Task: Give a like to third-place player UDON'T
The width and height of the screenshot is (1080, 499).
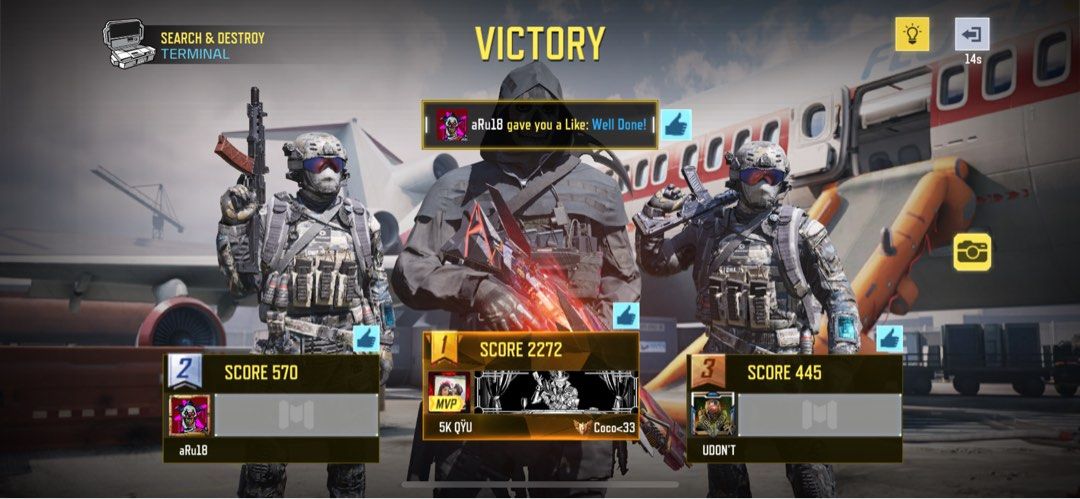Action: 889,338
